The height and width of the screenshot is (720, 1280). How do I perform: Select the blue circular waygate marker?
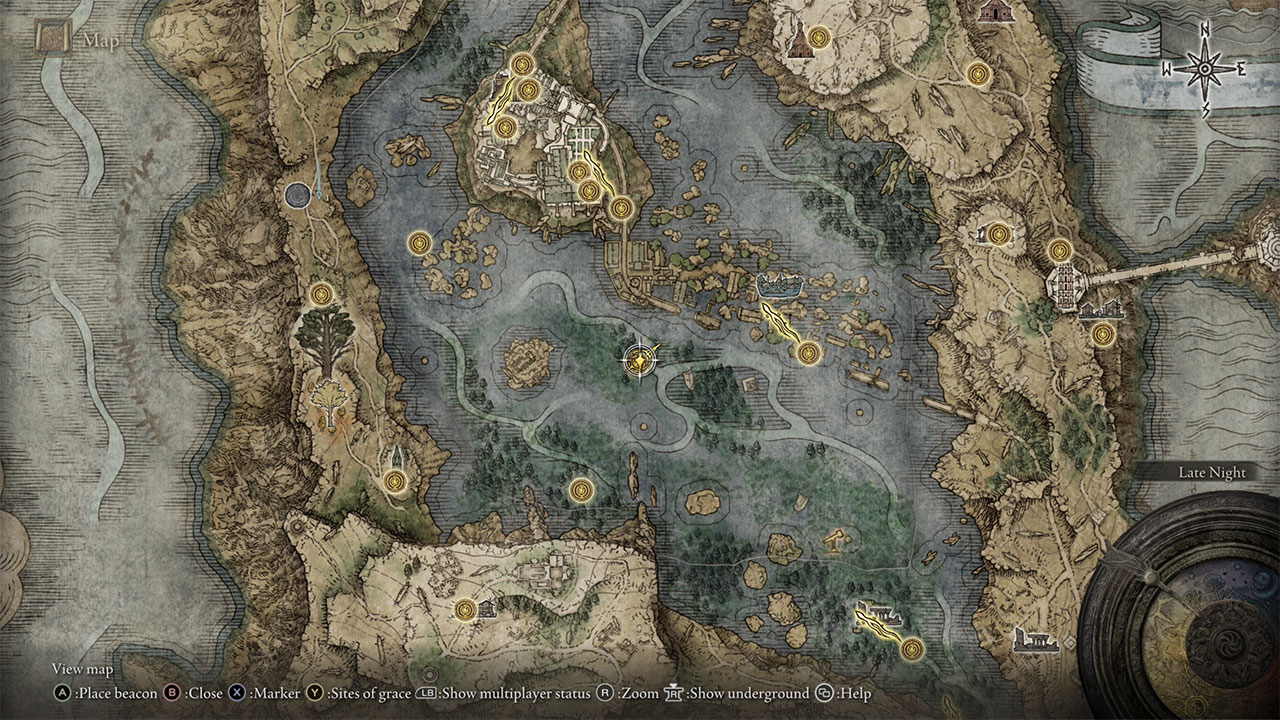coord(297,195)
